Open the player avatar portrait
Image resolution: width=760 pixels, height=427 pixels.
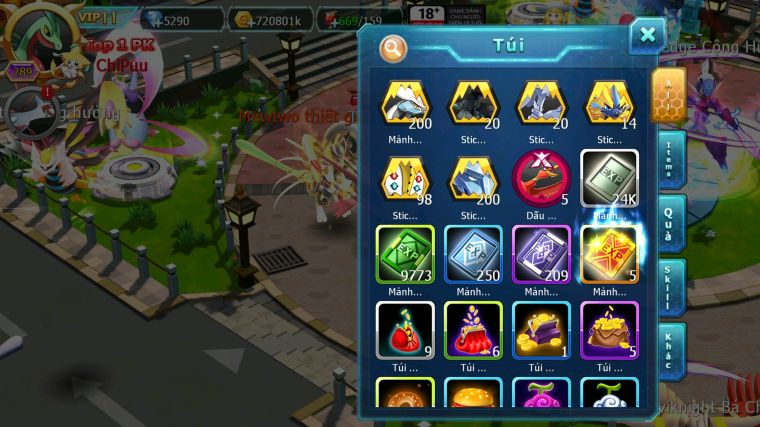coord(40,40)
